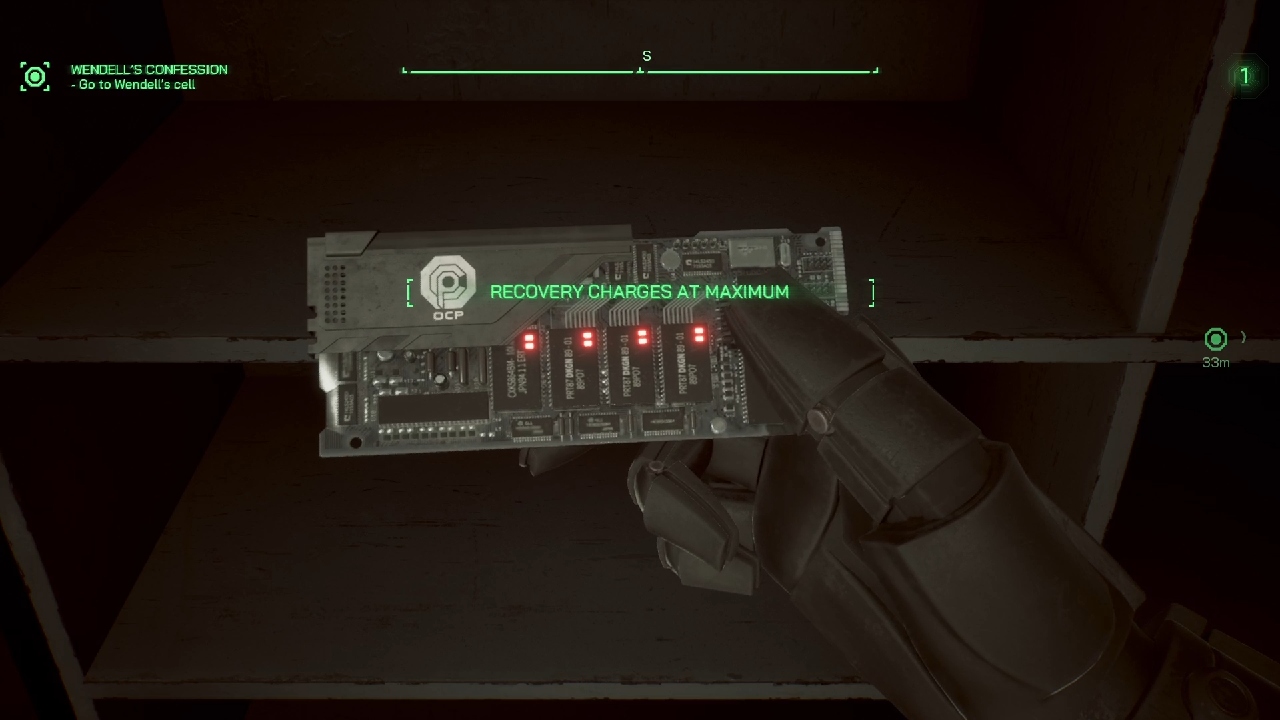Click the S marker on the compass bar
The image size is (1280, 720).
tap(645, 56)
